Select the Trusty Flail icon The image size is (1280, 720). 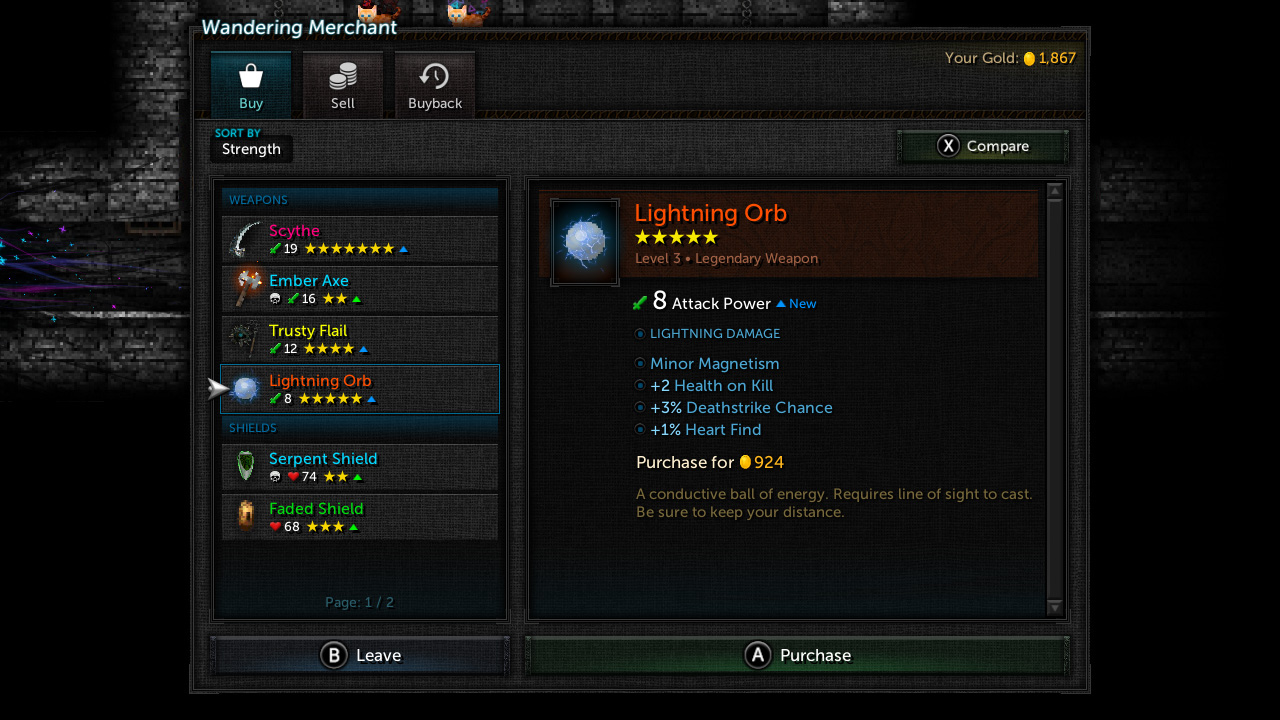tap(243, 339)
